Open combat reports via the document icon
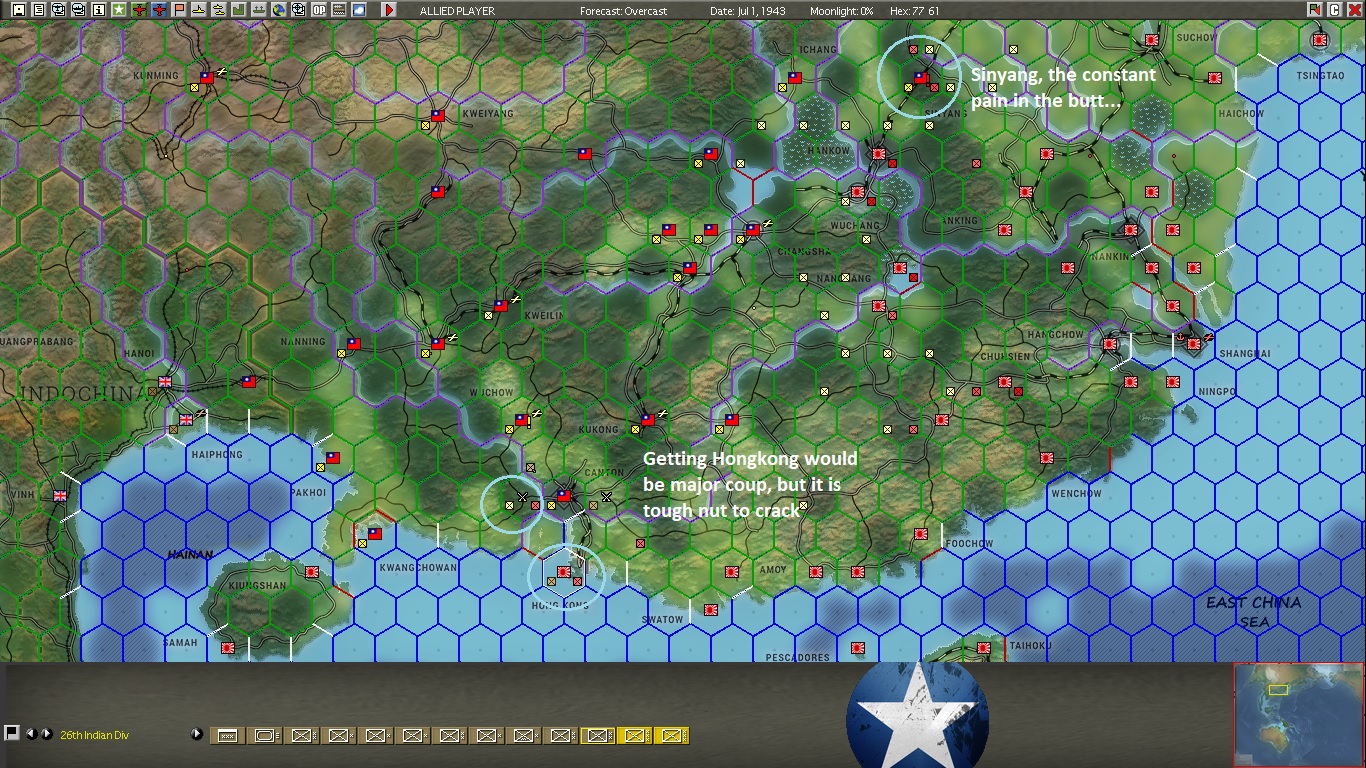 (x=39, y=9)
